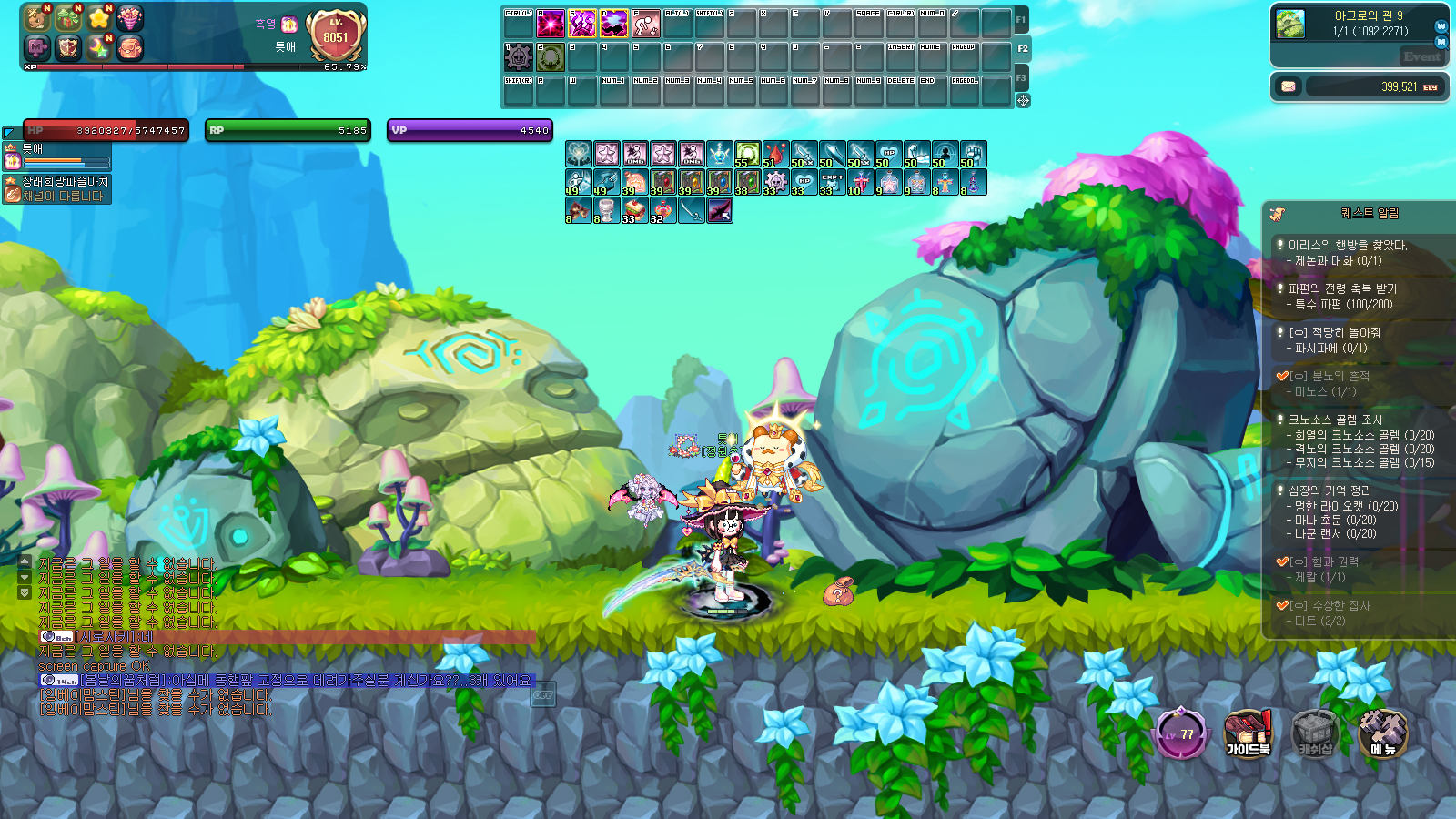Select the gear helmet skill in slot 1
Screen dimensions: 1456x819
point(518,57)
